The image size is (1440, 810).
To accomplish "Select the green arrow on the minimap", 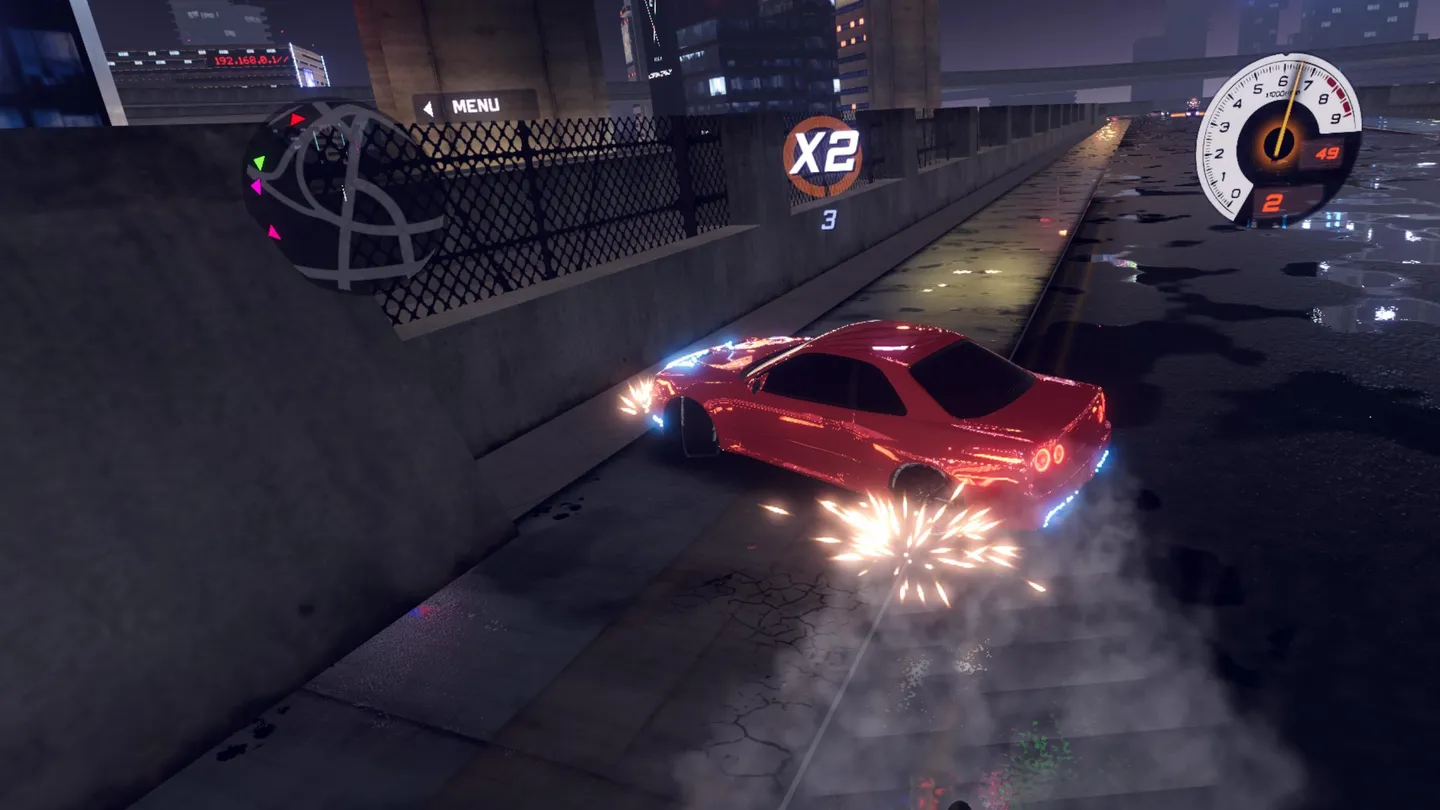I will [x=260, y=160].
